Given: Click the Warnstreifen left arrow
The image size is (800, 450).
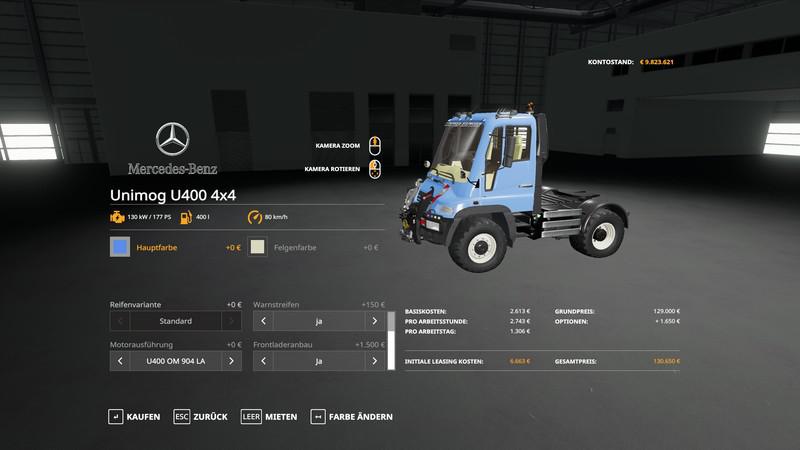Looking at the screenshot, I should point(263,321).
